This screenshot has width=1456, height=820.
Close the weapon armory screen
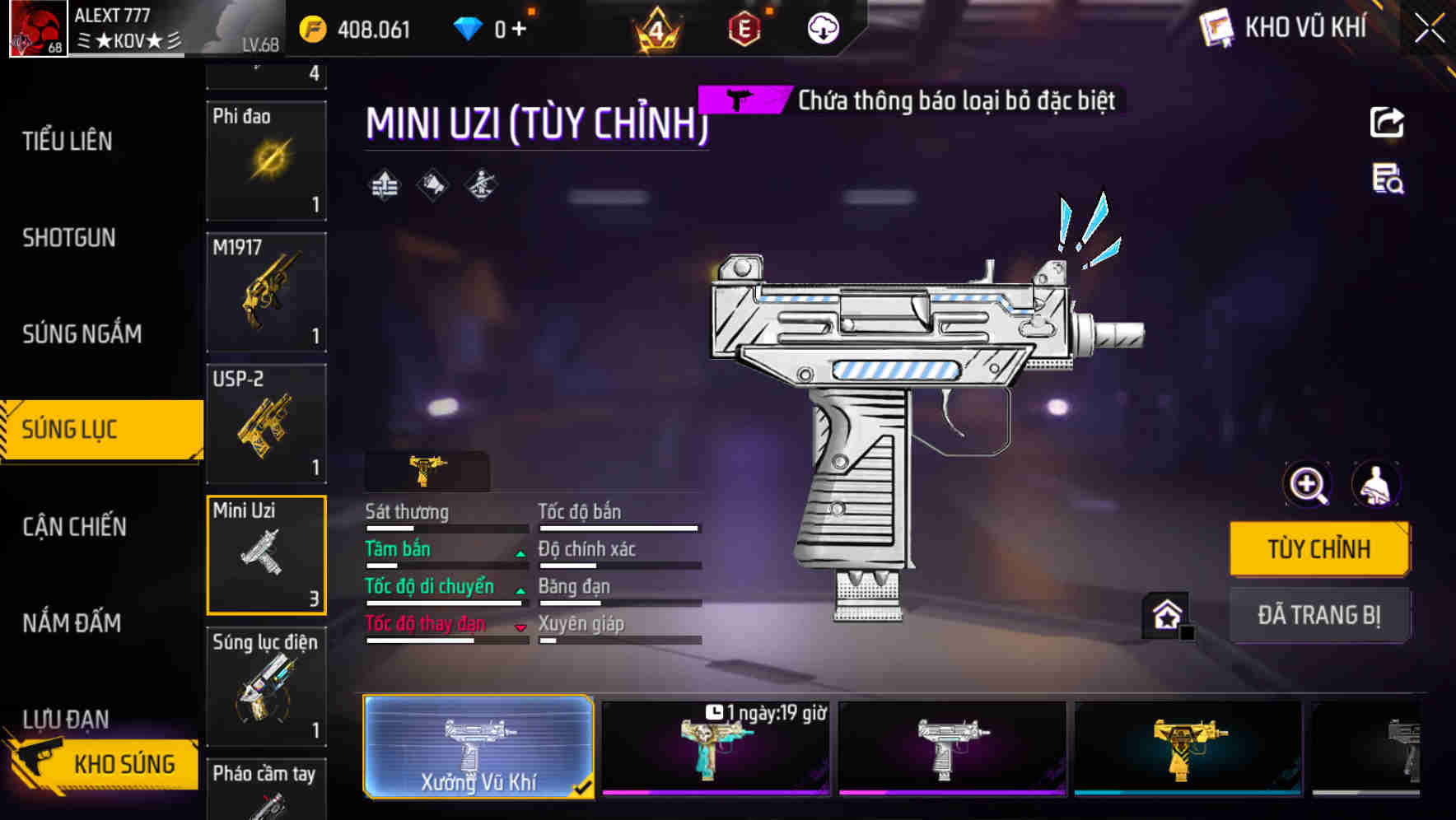tap(1429, 29)
